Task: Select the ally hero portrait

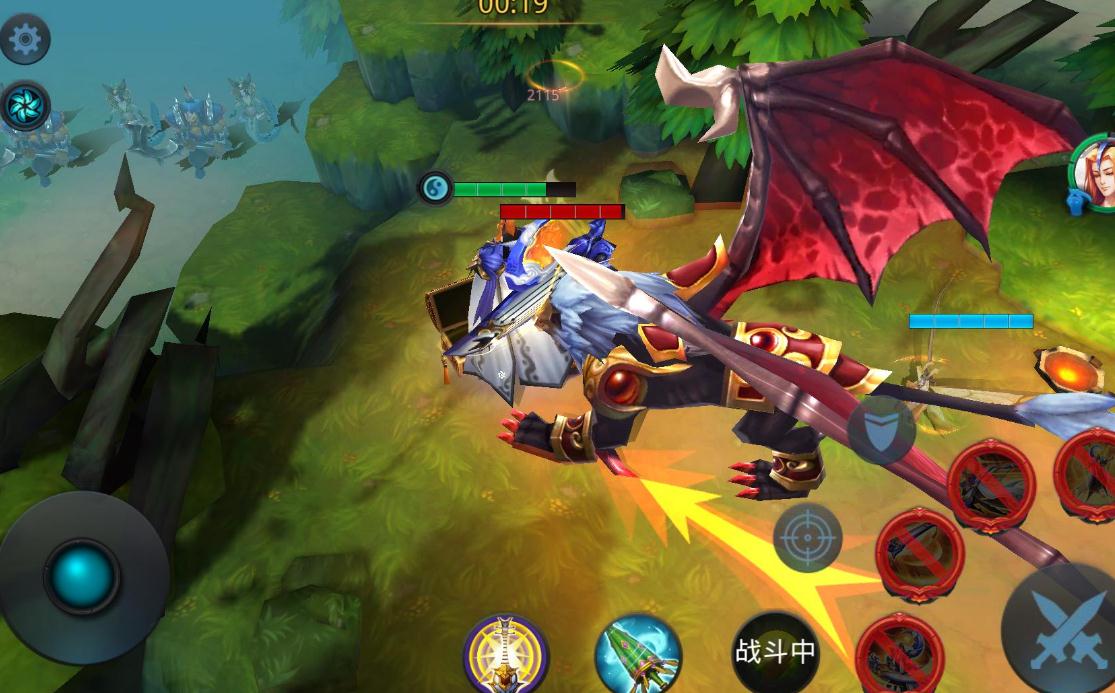Action: tap(1096, 174)
